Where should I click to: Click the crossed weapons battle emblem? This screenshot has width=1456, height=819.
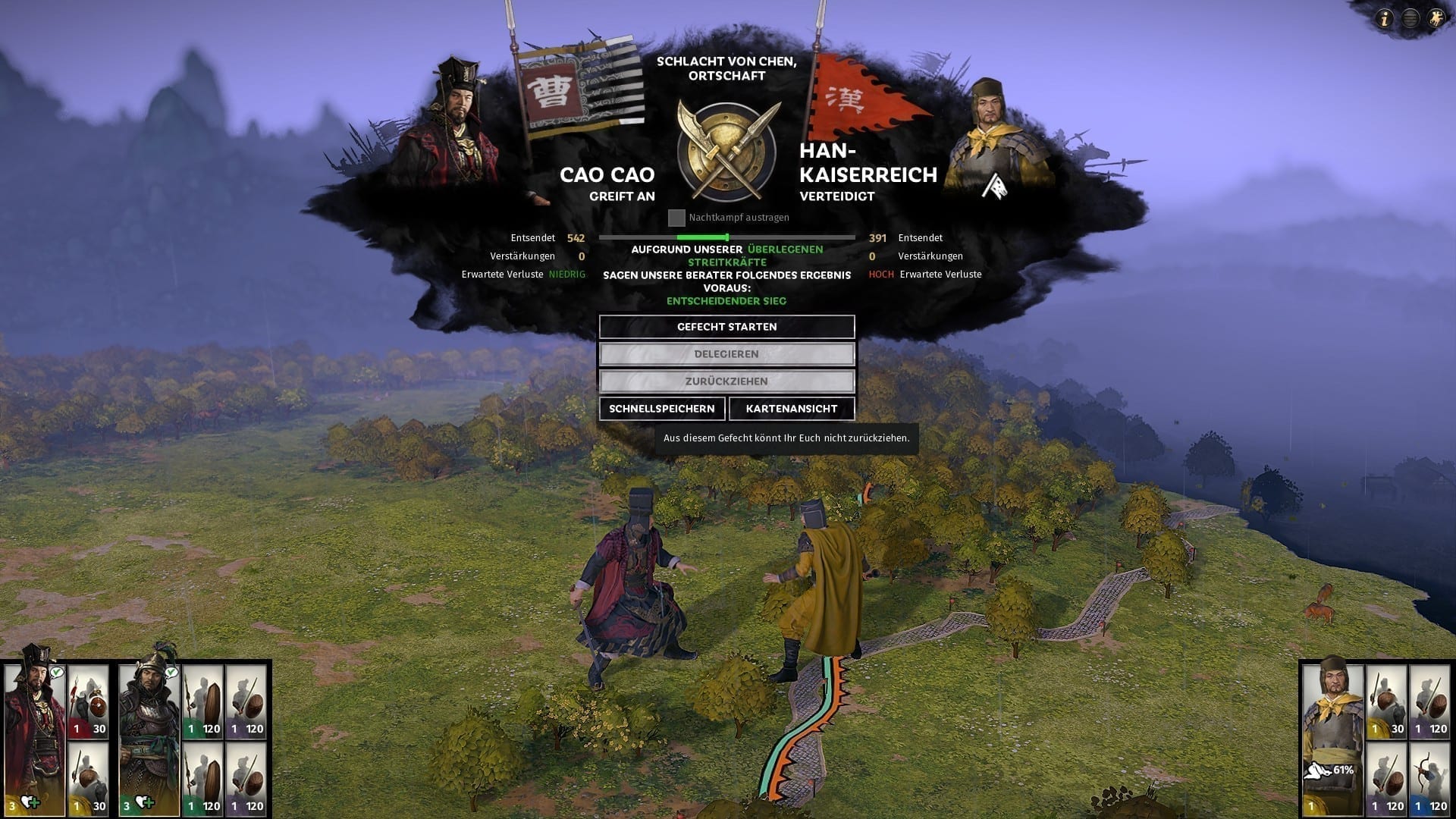coord(726,150)
